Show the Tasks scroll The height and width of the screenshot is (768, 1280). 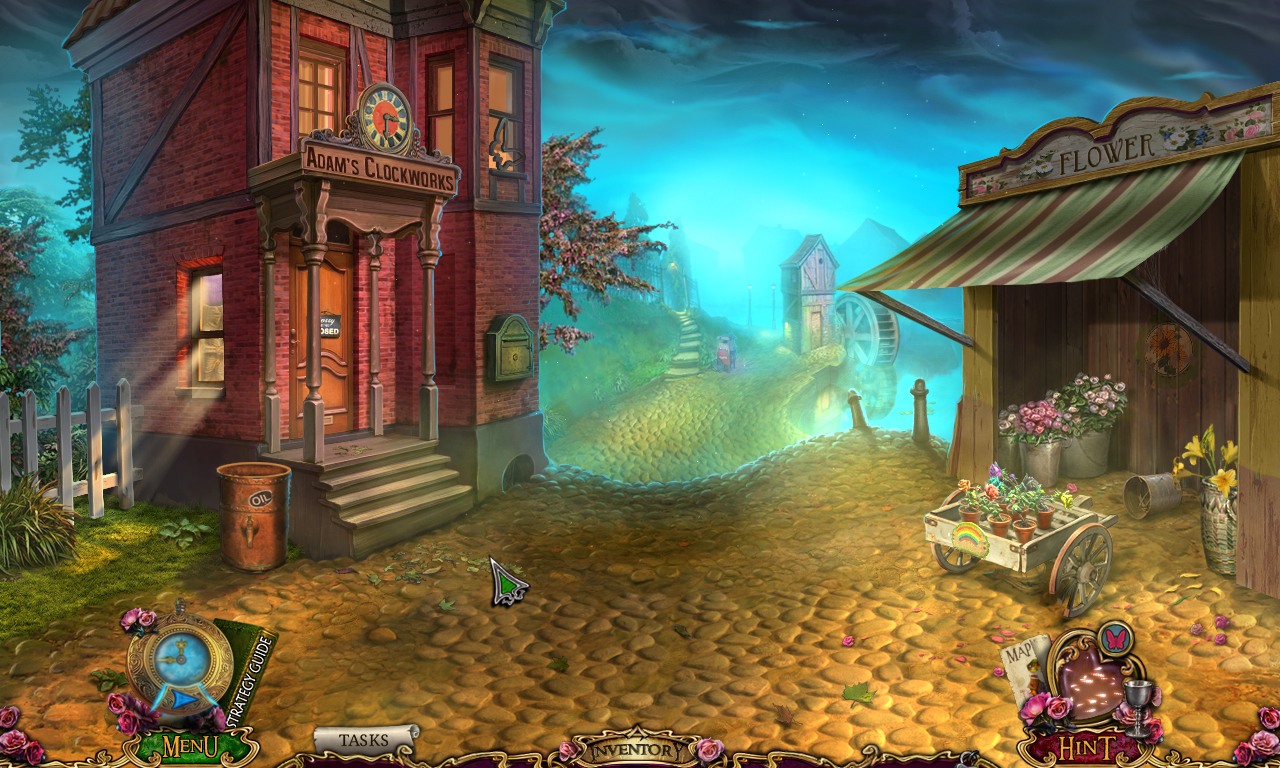pos(364,740)
